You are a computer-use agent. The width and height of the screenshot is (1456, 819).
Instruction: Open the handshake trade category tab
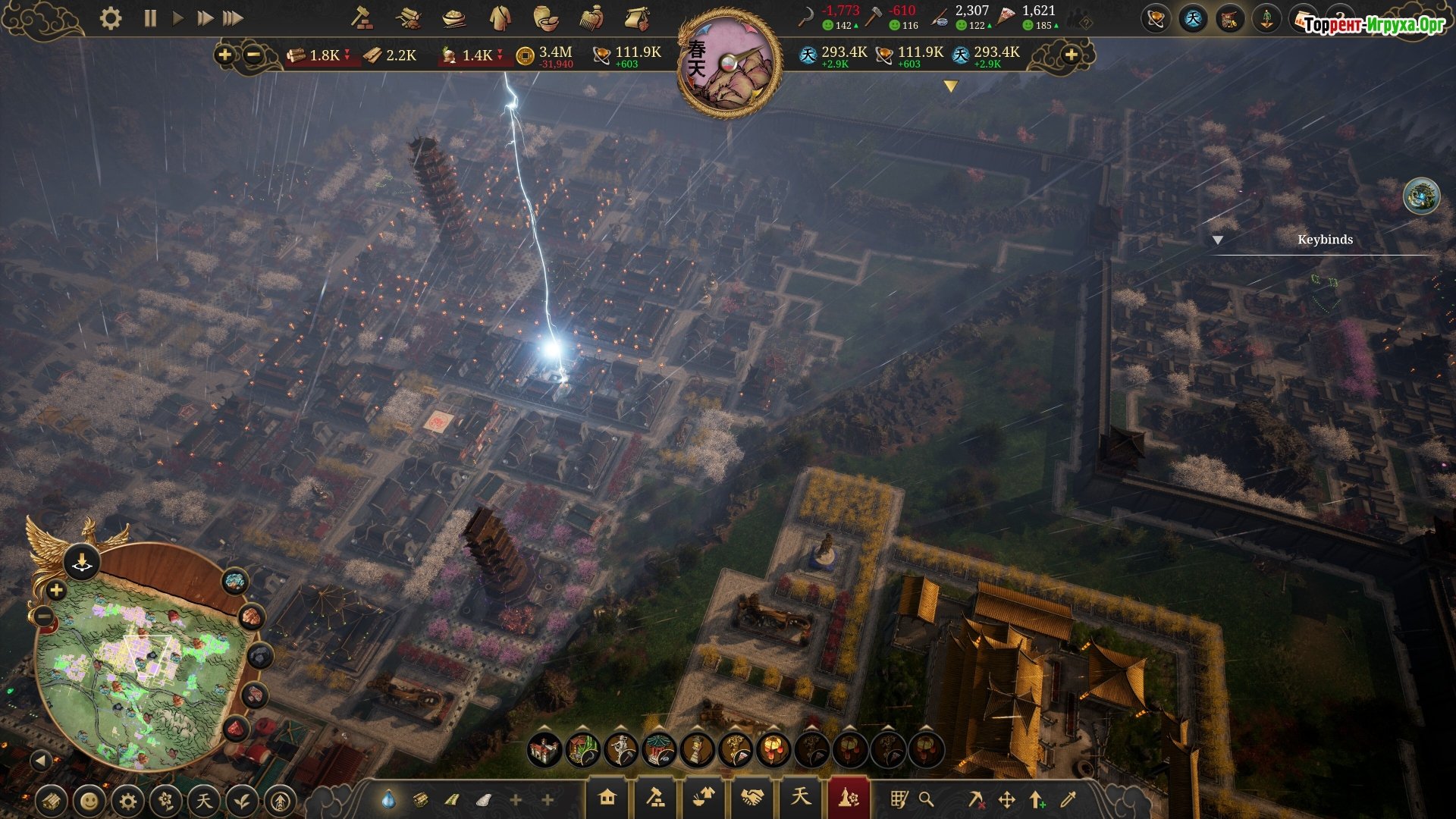pos(752,798)
